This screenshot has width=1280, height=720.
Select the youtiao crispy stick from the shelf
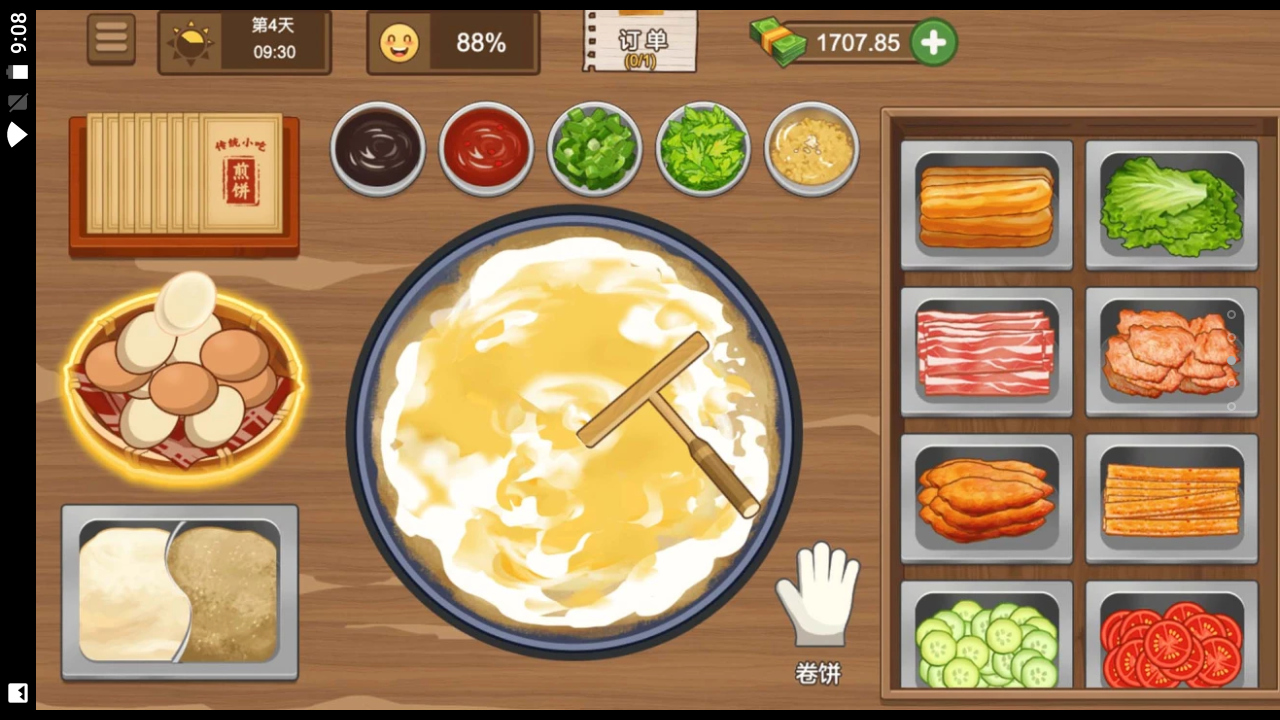(x=986, y=205)
